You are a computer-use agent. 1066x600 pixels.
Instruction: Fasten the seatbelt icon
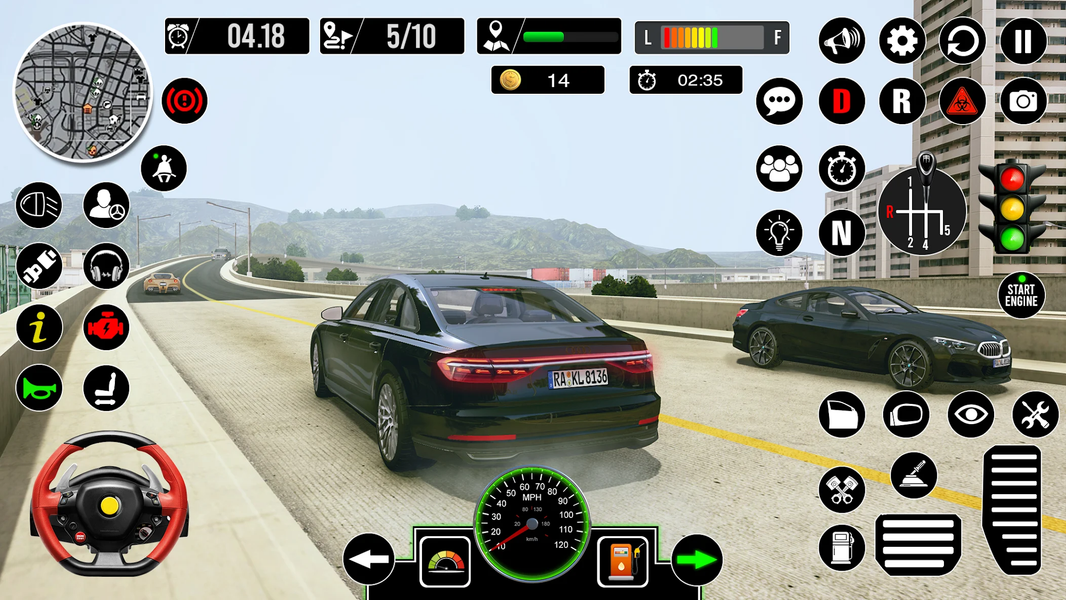click(164, 169)
